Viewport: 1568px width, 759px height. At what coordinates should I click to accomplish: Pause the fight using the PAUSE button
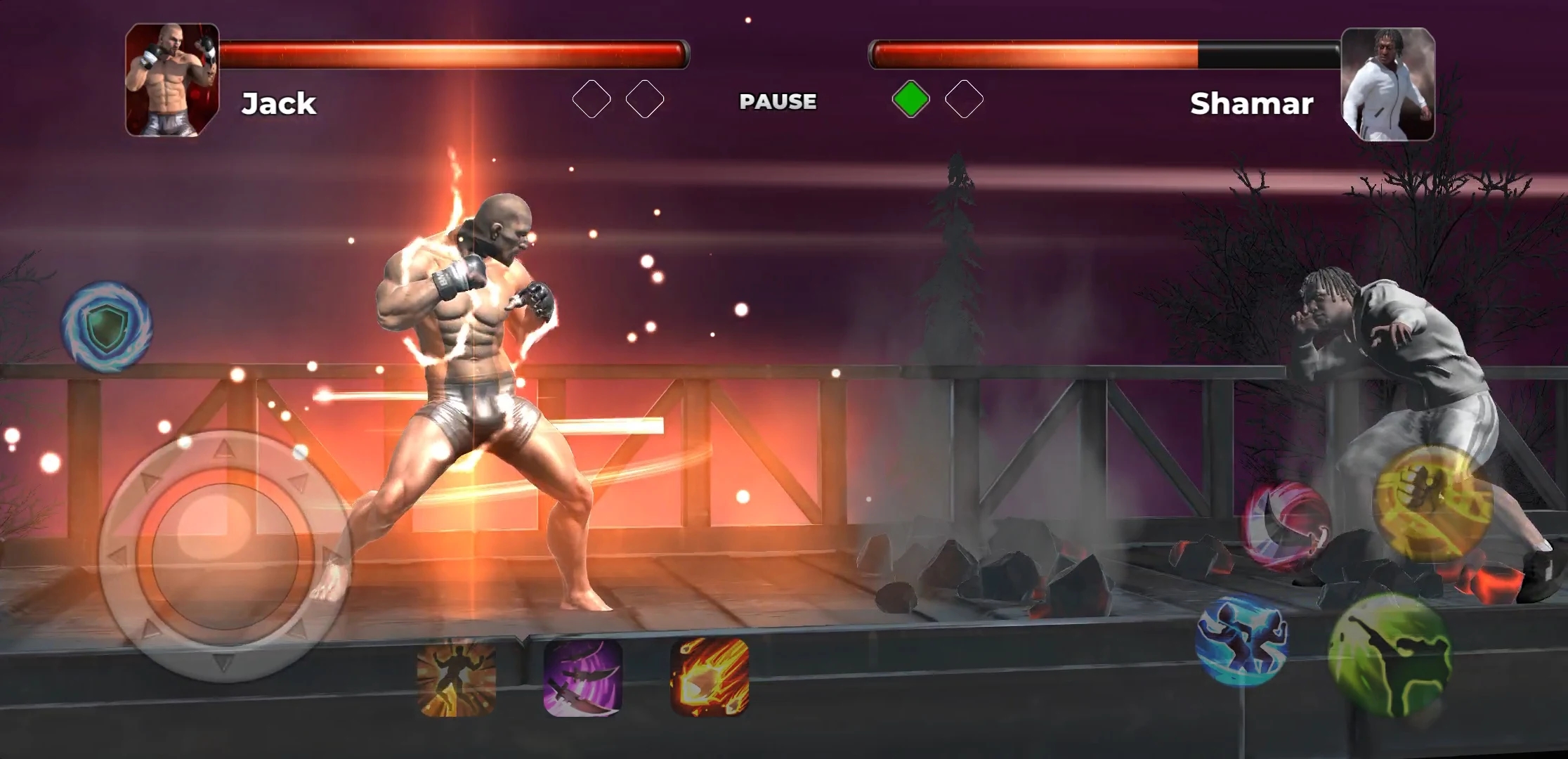click(x=778, y=101)
